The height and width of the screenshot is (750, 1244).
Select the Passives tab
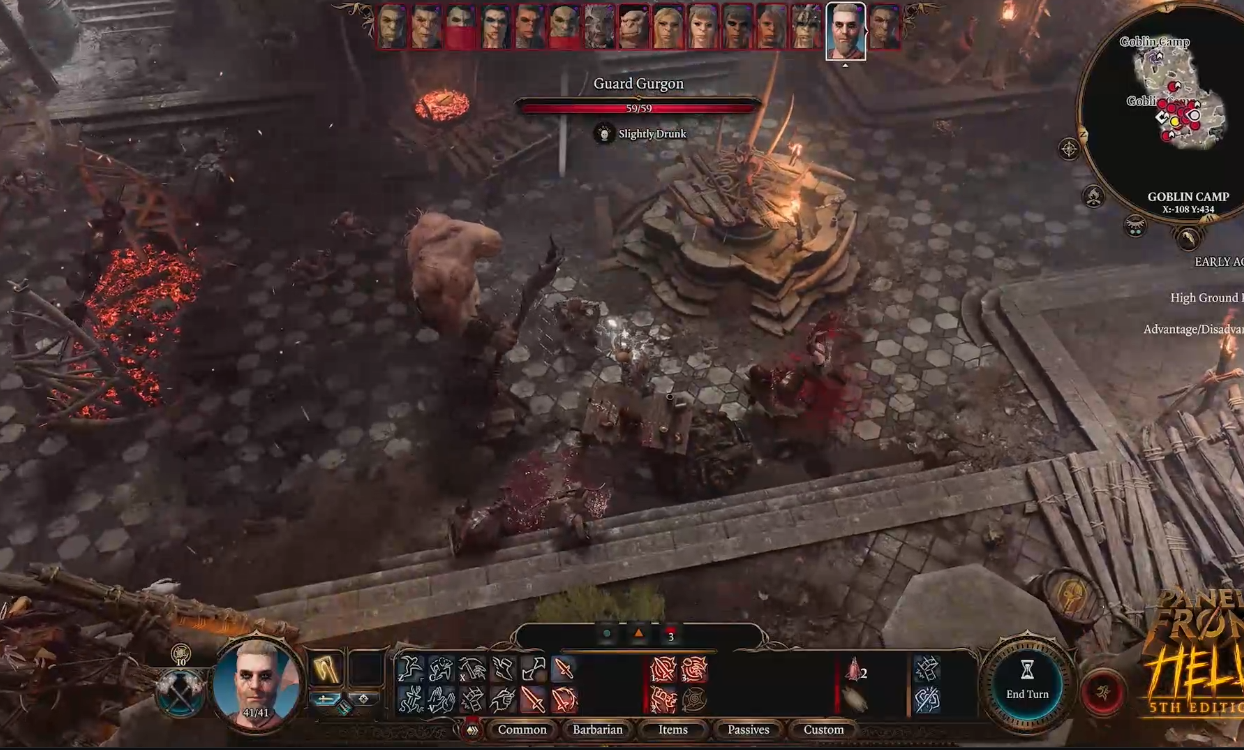[748, 730]
